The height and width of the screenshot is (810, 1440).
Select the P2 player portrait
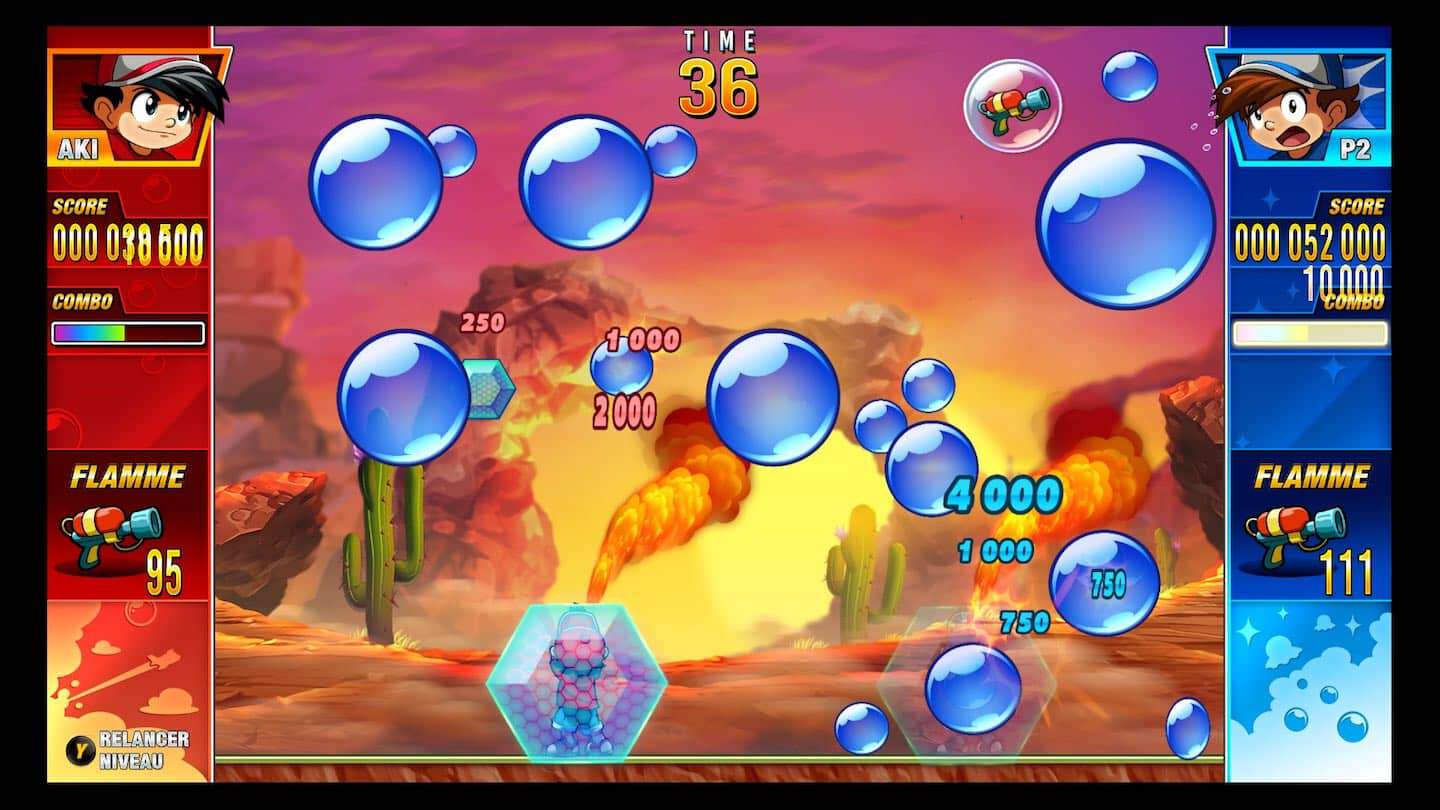tap(1298, 105)
